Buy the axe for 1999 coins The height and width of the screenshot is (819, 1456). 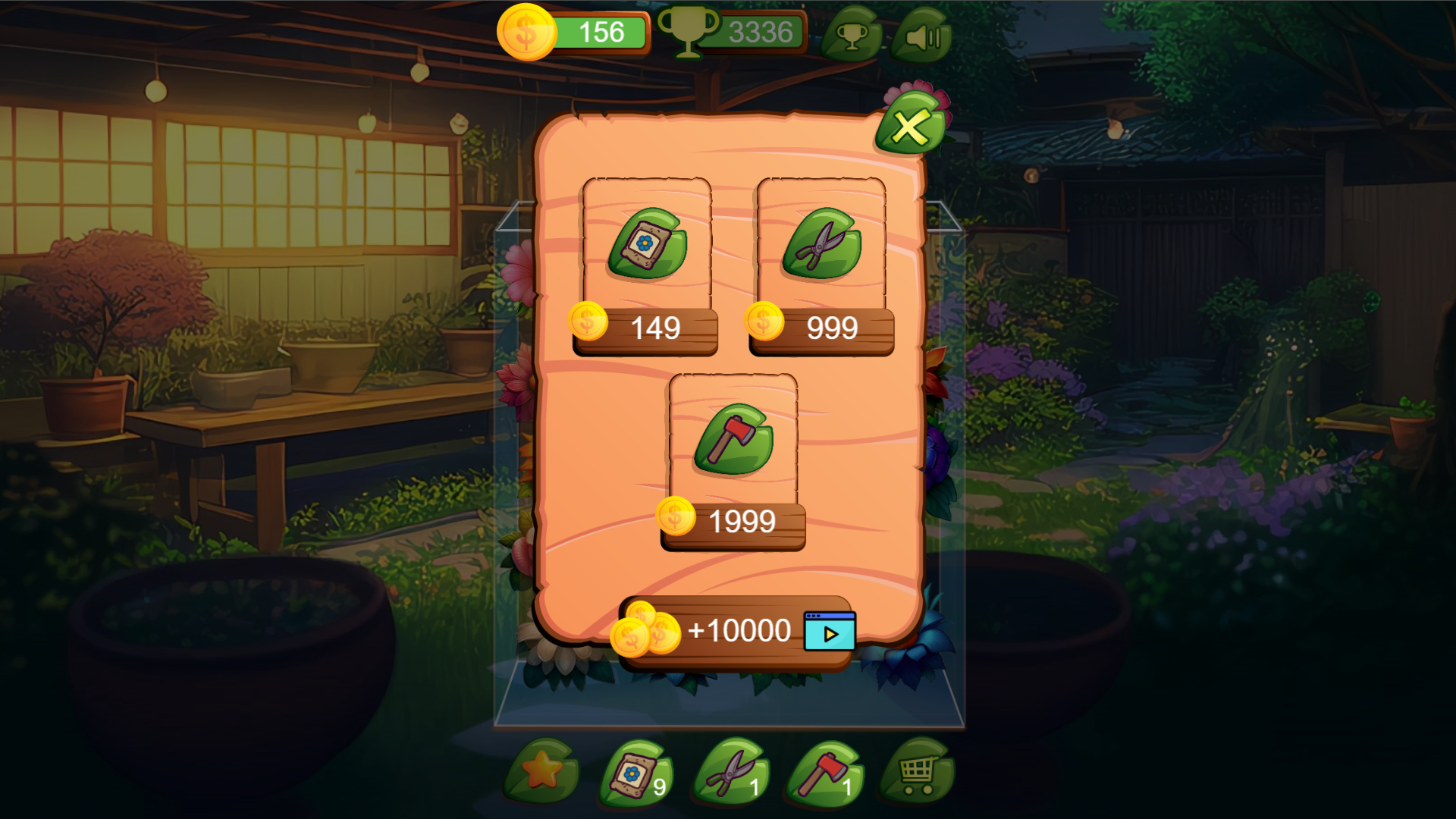coord(732,520)
